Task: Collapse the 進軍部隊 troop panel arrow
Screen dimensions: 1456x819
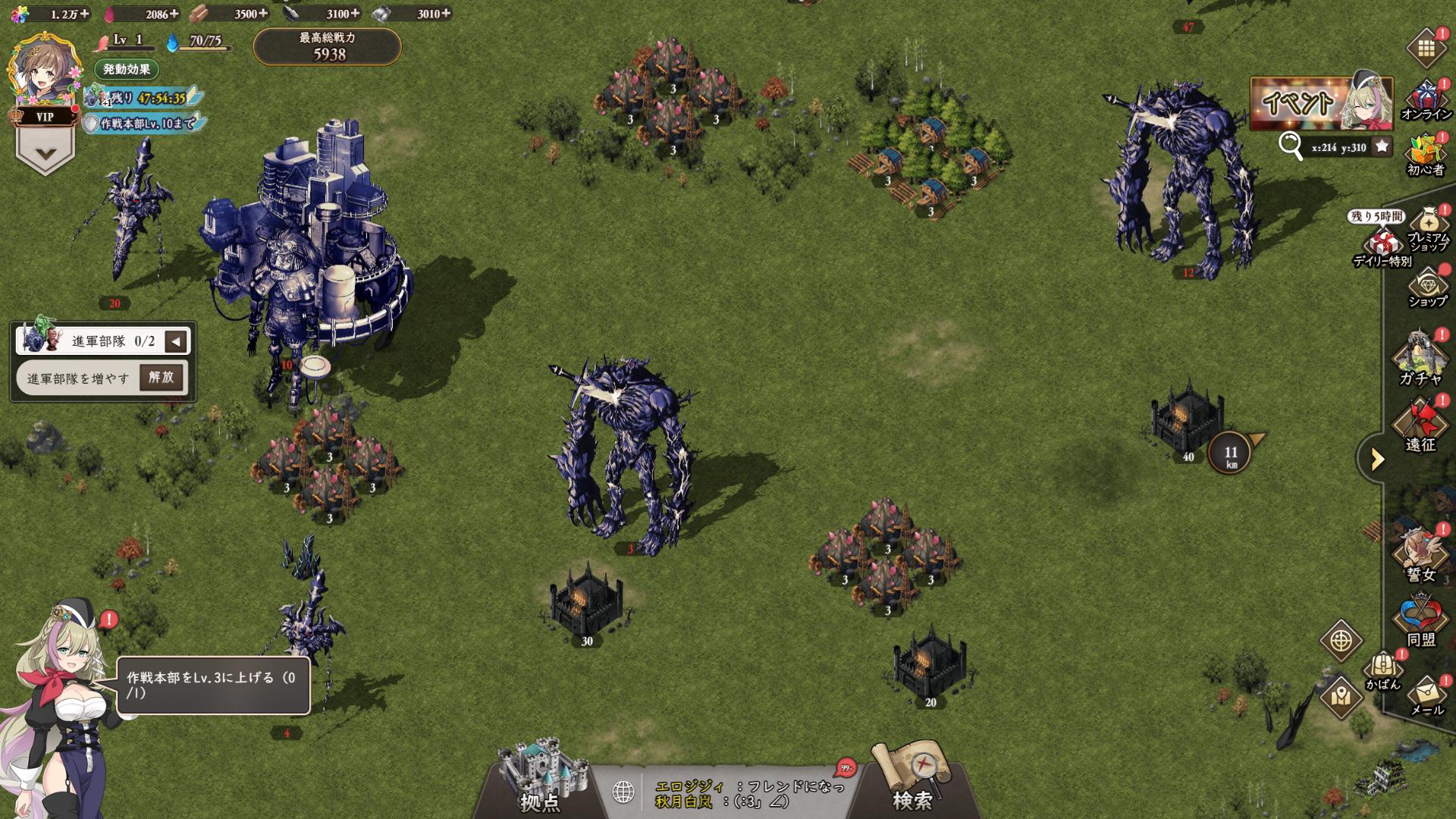Action: tap(176, 341)
